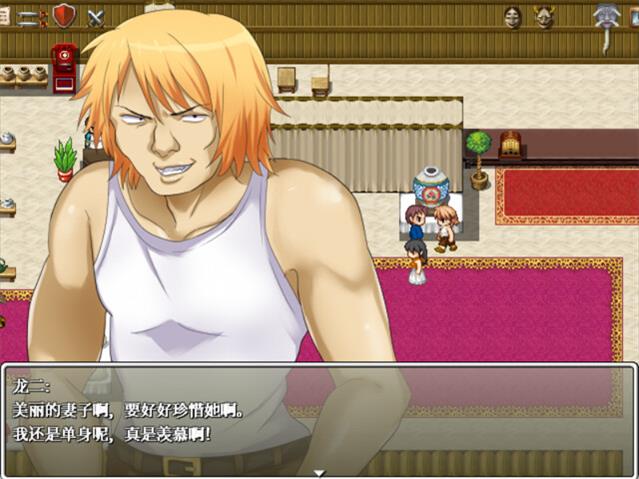The width and height of the screenshot is (639, 479).
Task: Advance dialogue with the down arrow indicator
Action: click(x=319, y=472)
